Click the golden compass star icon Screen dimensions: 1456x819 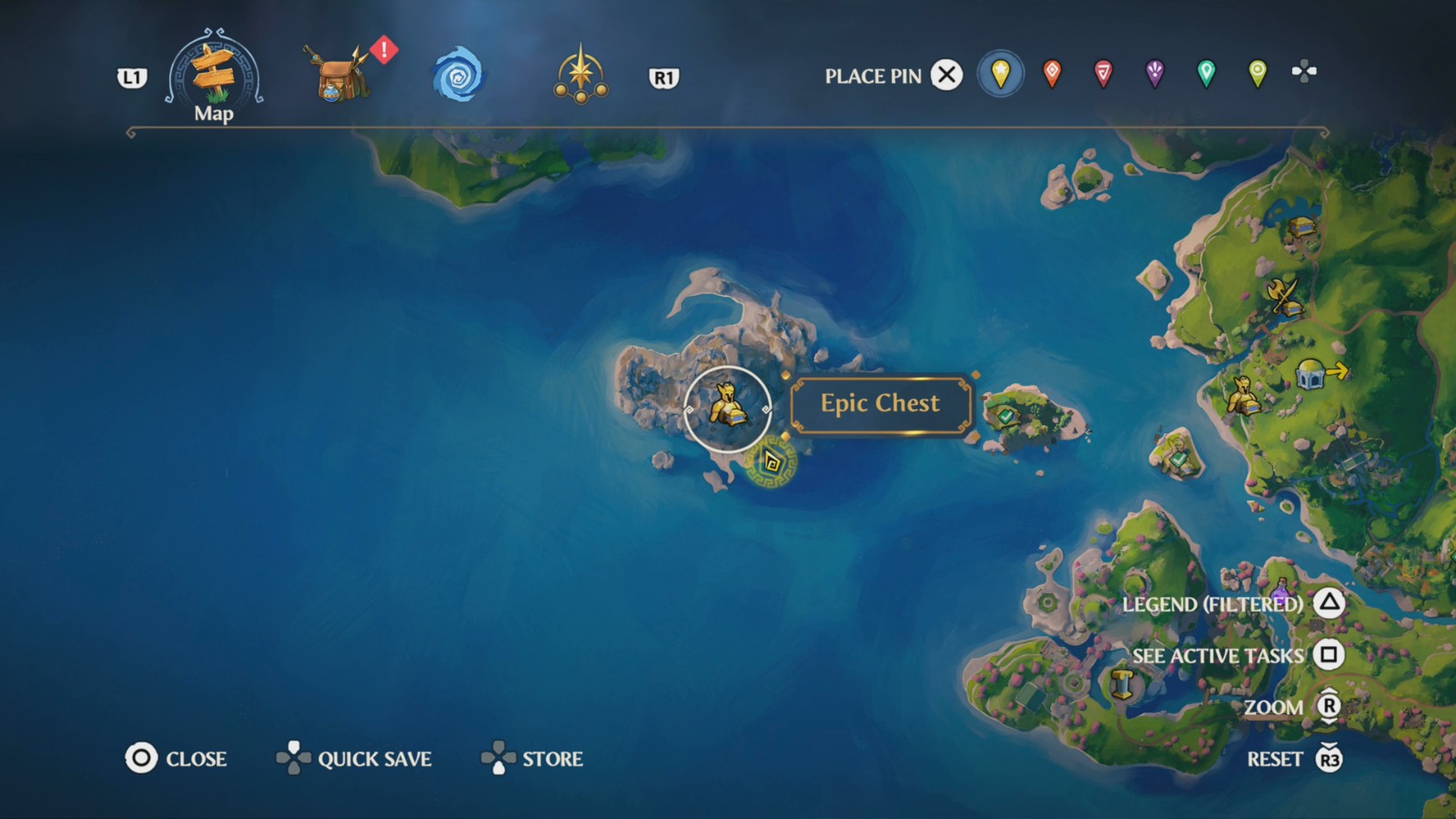click(x=582, y=76)
